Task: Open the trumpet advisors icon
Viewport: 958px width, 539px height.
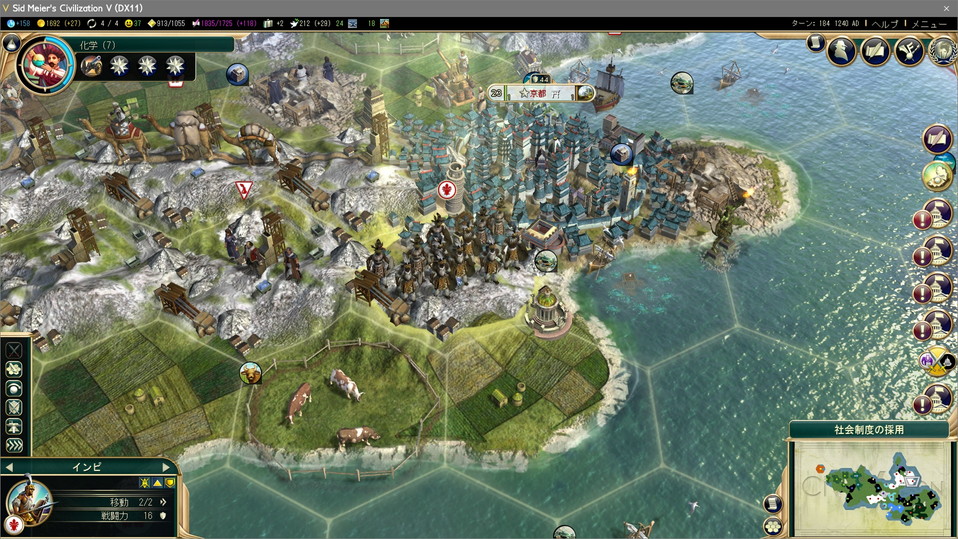Action: pos(909,50)
